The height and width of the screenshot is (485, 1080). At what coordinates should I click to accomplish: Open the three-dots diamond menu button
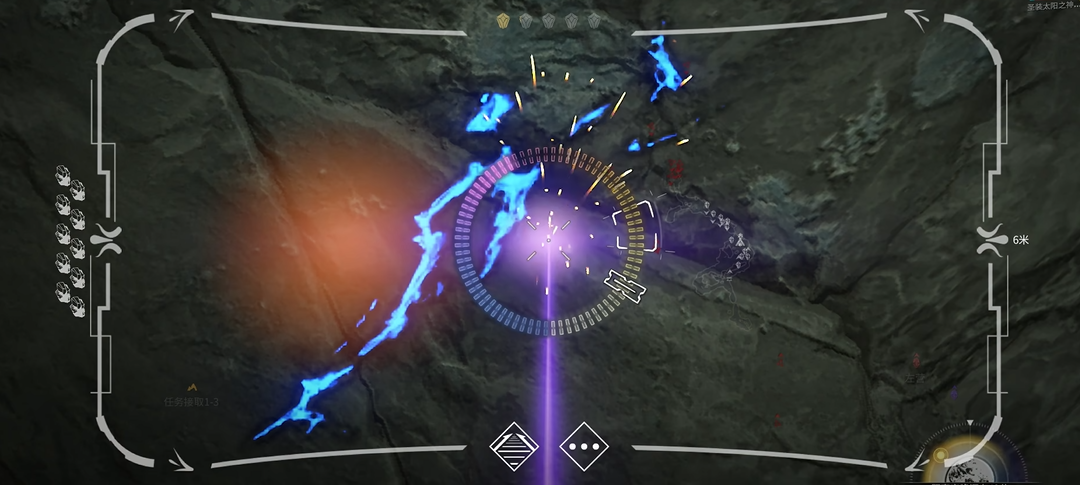coord(584,446)
